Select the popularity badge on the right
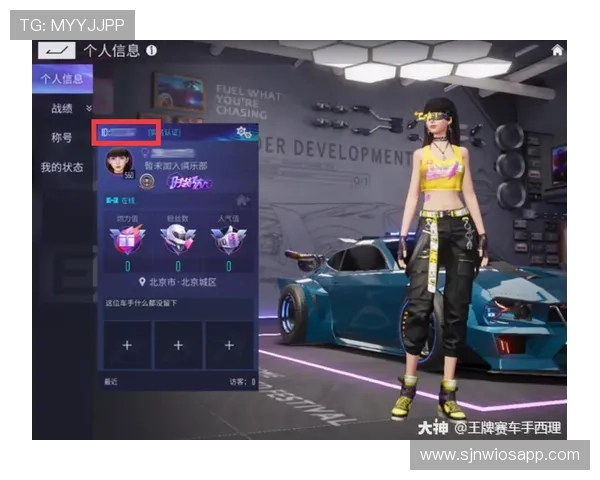 (226, 238)
